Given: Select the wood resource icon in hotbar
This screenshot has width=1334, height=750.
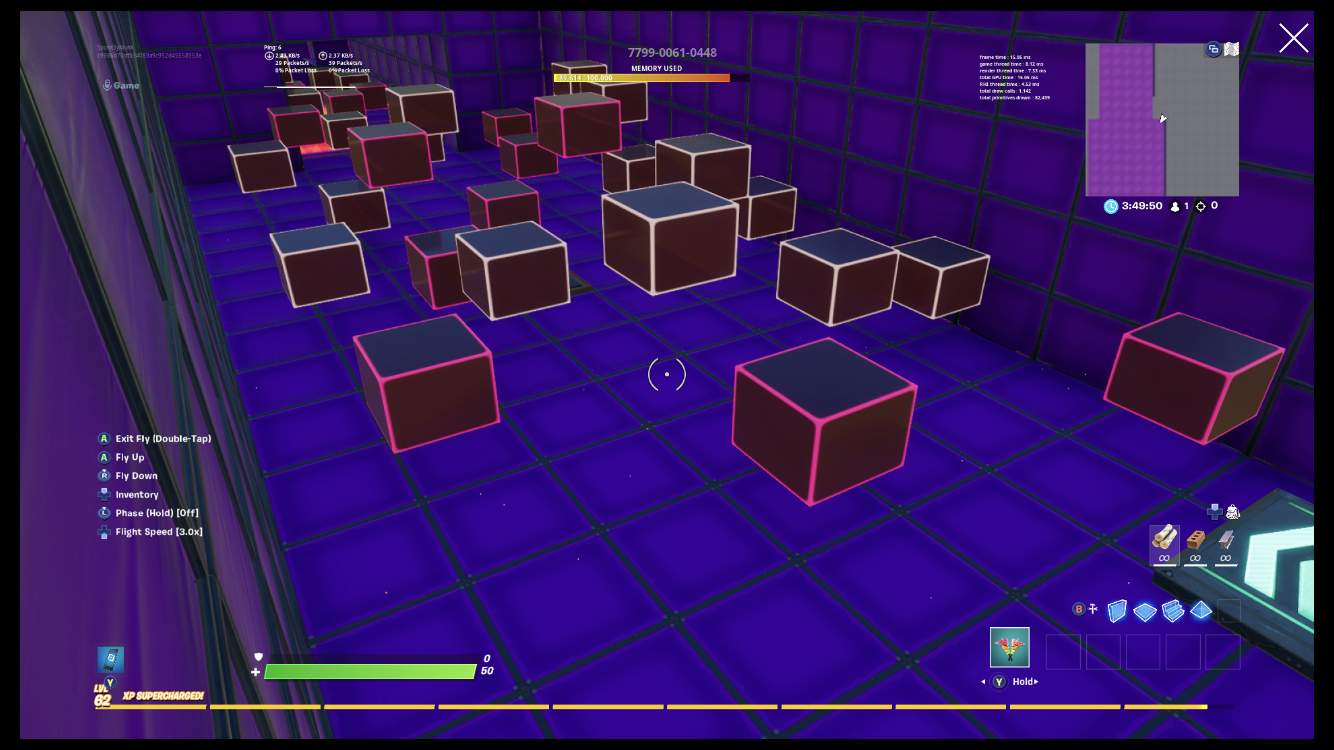Looking at the screenshot, I should tap(1165, 539).
